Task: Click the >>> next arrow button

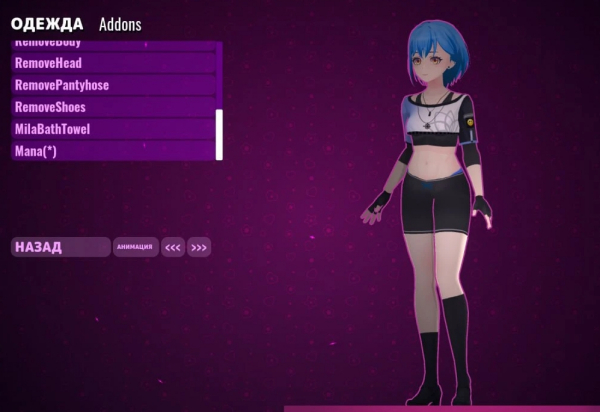Action: [x=199, y=247]
